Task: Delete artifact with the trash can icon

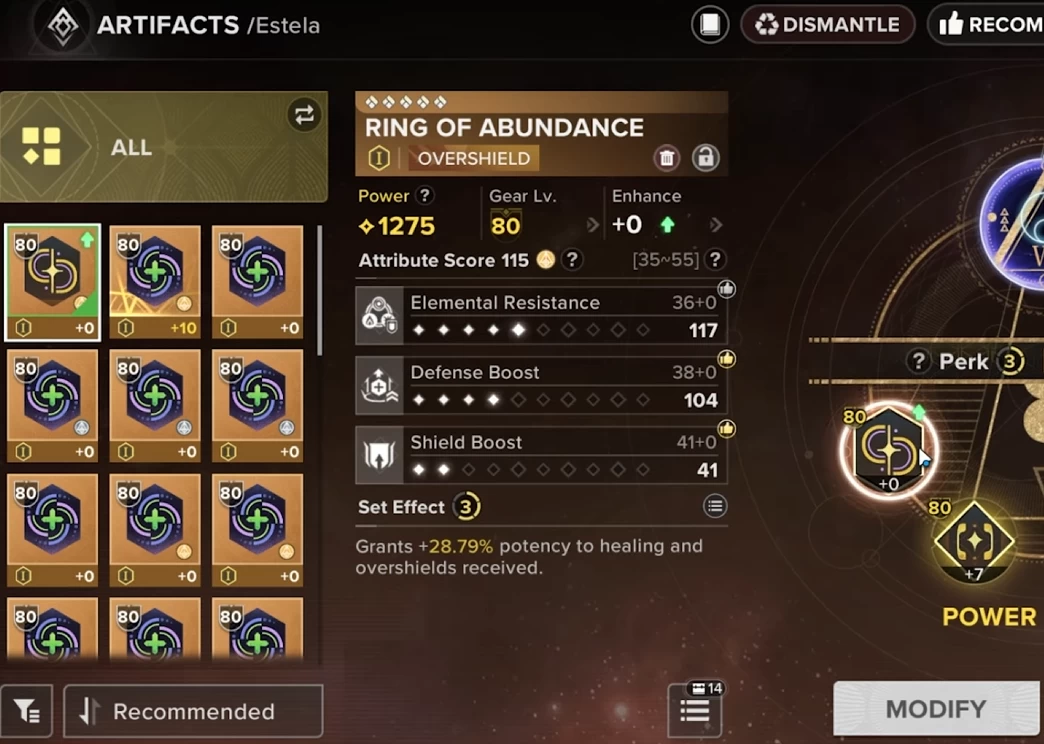Action: (x=667, y=157)
